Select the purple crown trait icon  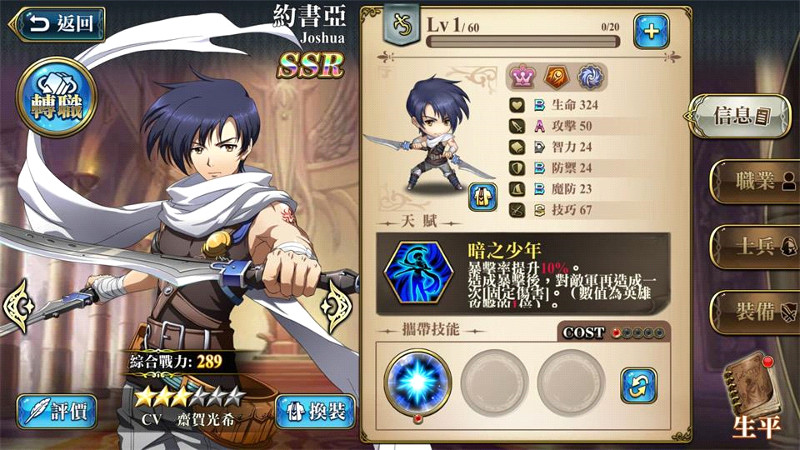click(523, 75)
